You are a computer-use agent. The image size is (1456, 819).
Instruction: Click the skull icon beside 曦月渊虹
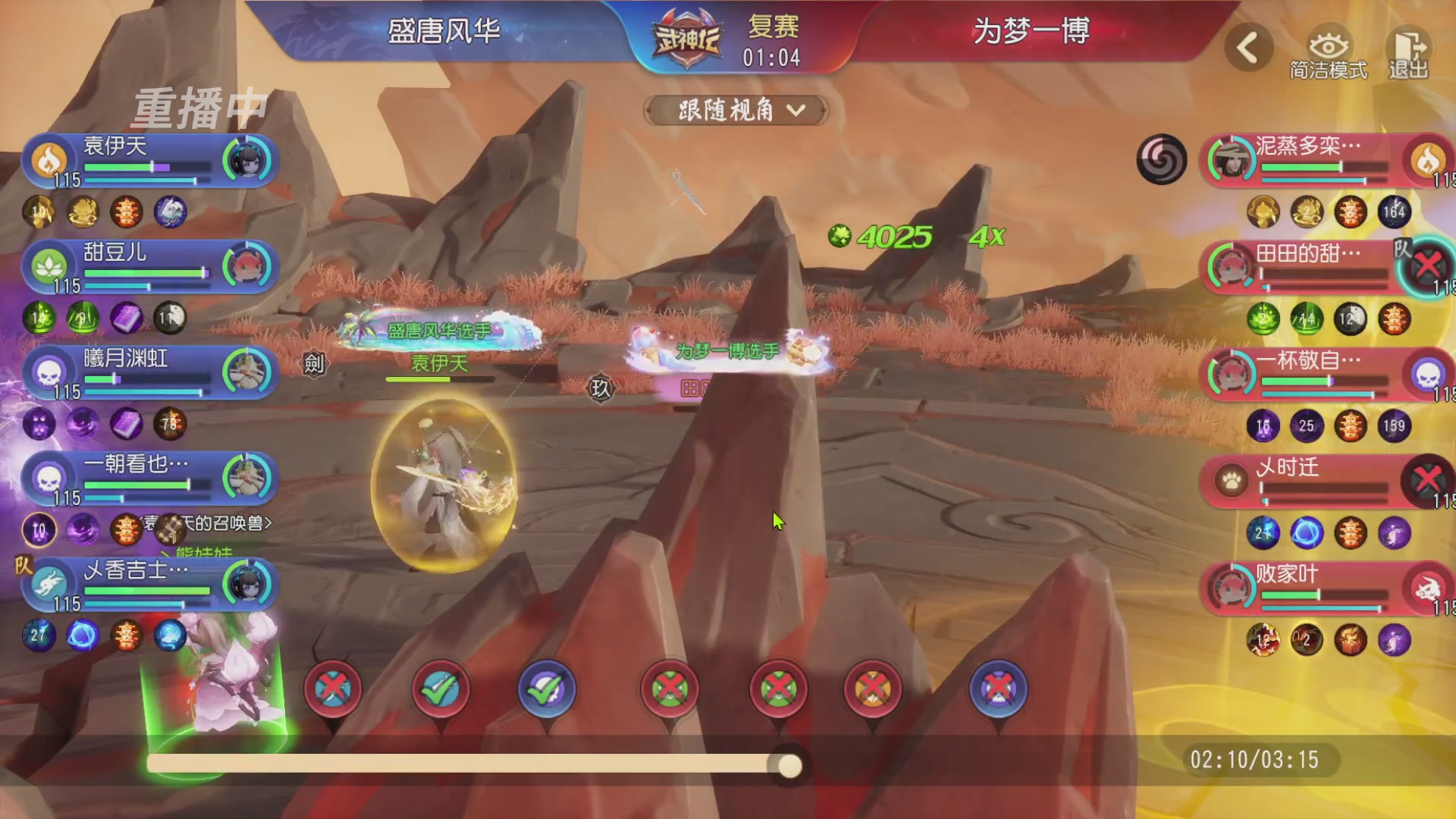pyautogui.click(x=50, y=372)
